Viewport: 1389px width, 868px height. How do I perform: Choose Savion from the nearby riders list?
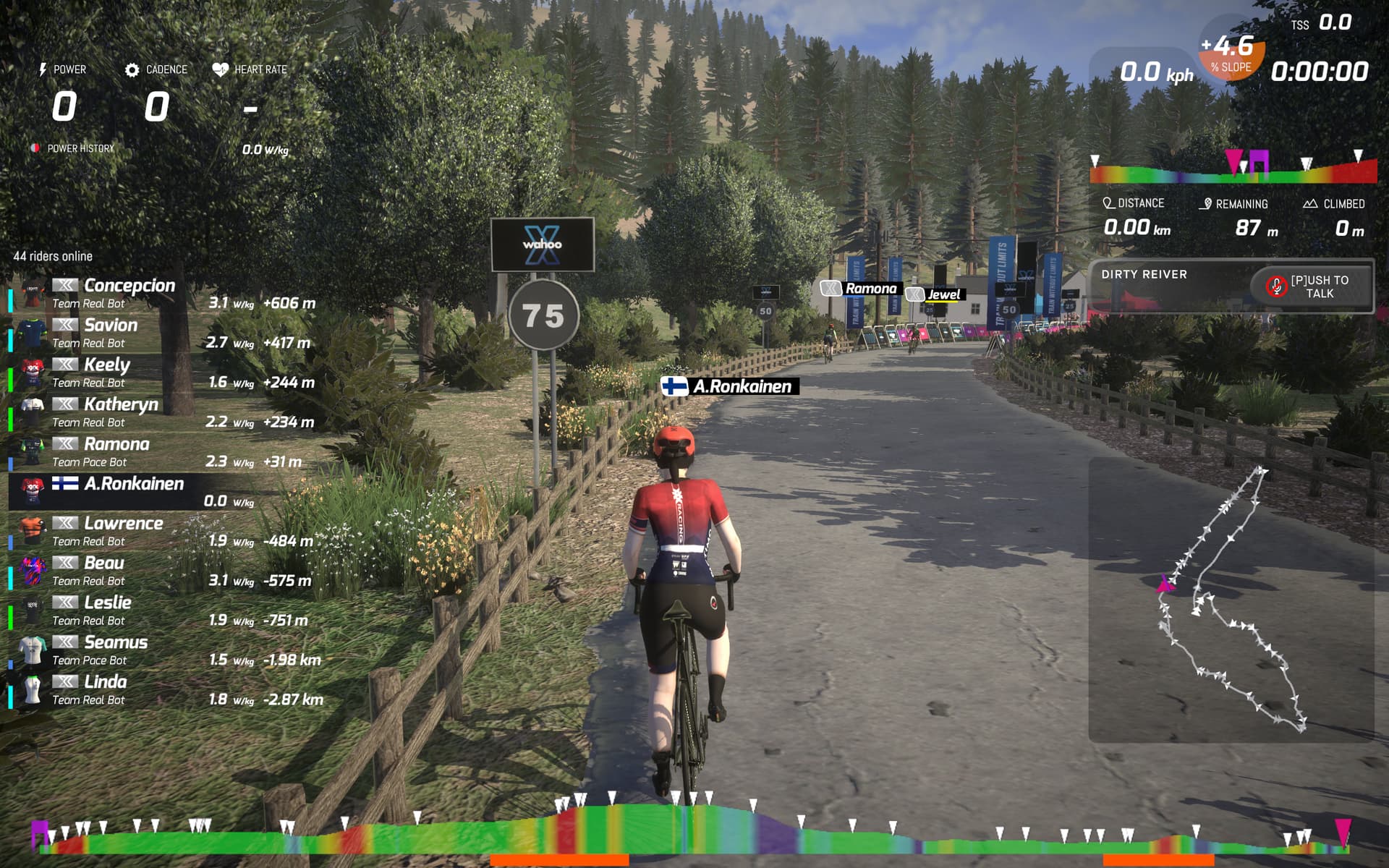click(x=163, y=333)
